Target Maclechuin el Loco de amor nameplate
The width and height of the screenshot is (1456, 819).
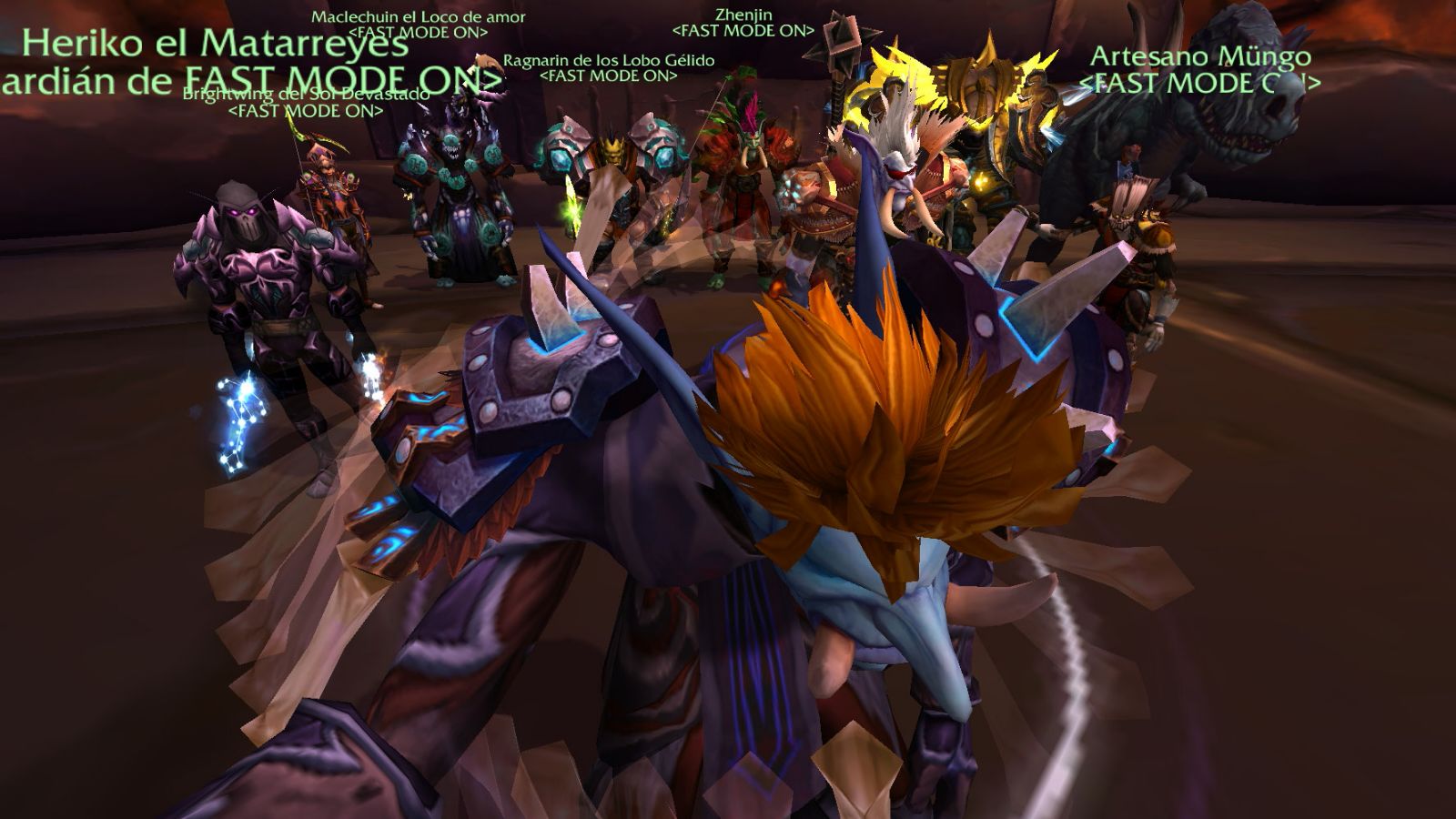coord(418,16)
